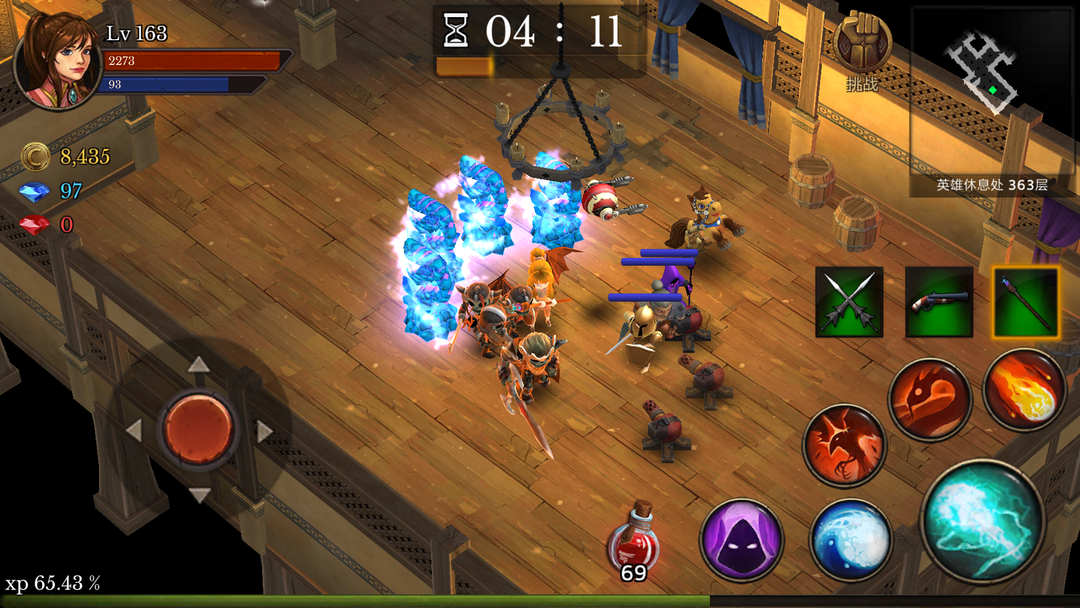Trigger the large lightning attack button

pos(983,521)
